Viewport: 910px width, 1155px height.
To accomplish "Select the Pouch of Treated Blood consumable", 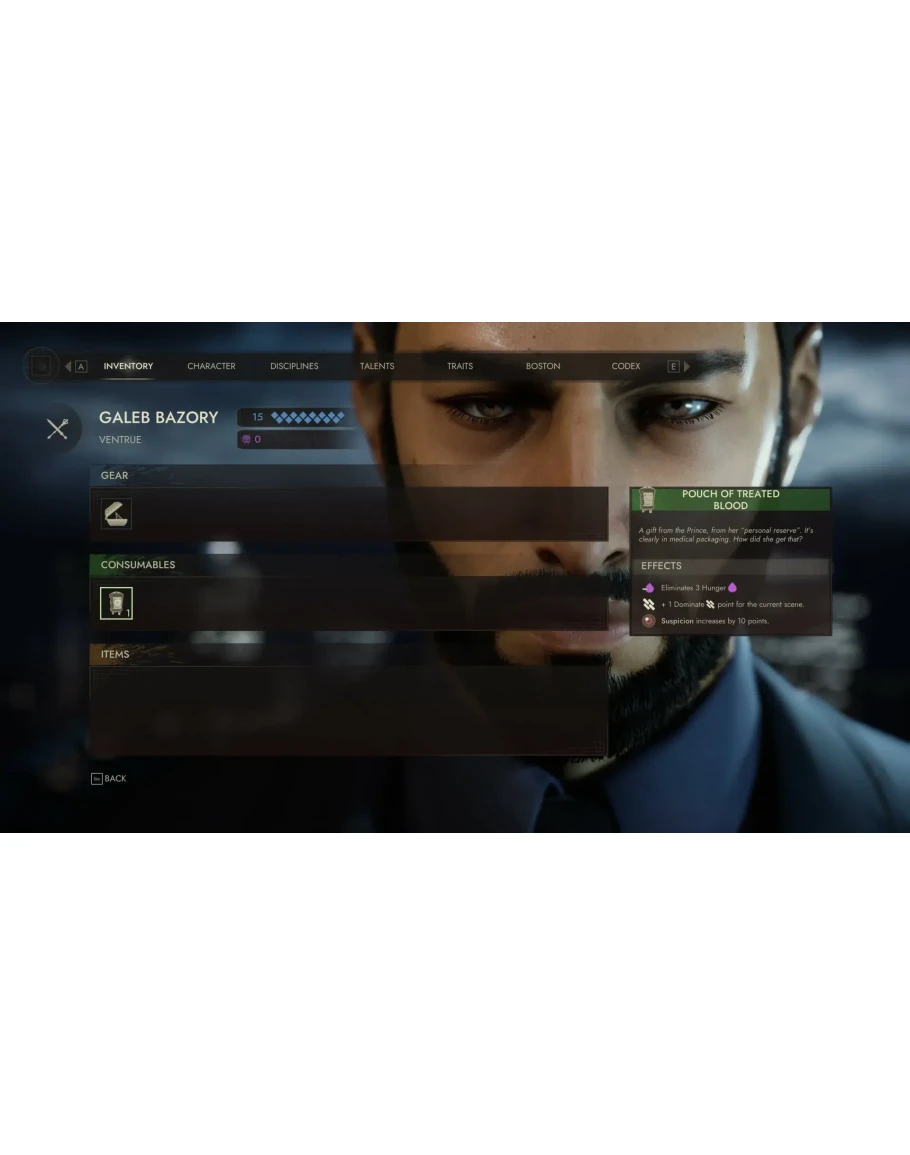I will point(116,603).
